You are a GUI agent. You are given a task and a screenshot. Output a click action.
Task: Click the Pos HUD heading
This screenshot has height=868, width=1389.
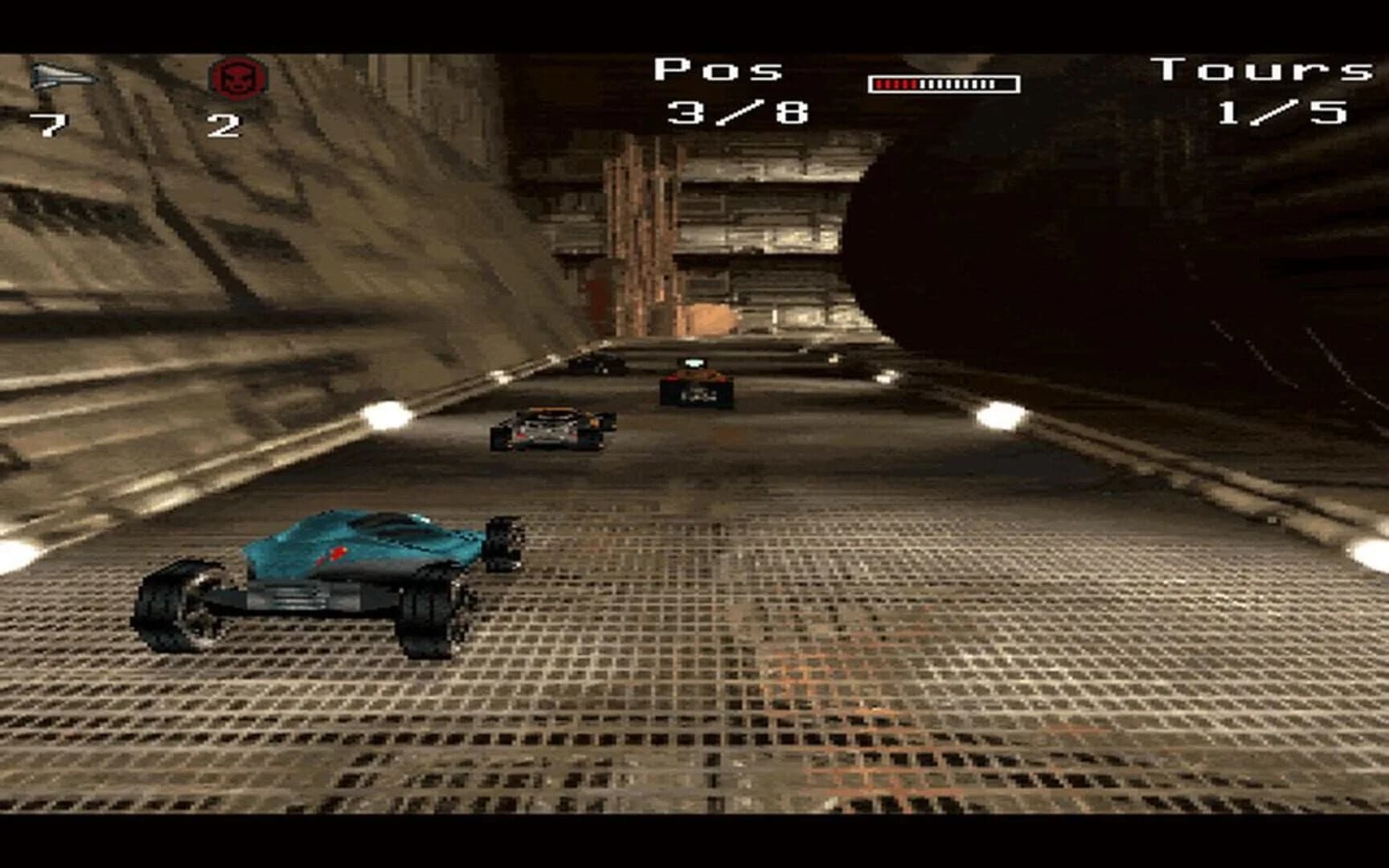point(718,70)
